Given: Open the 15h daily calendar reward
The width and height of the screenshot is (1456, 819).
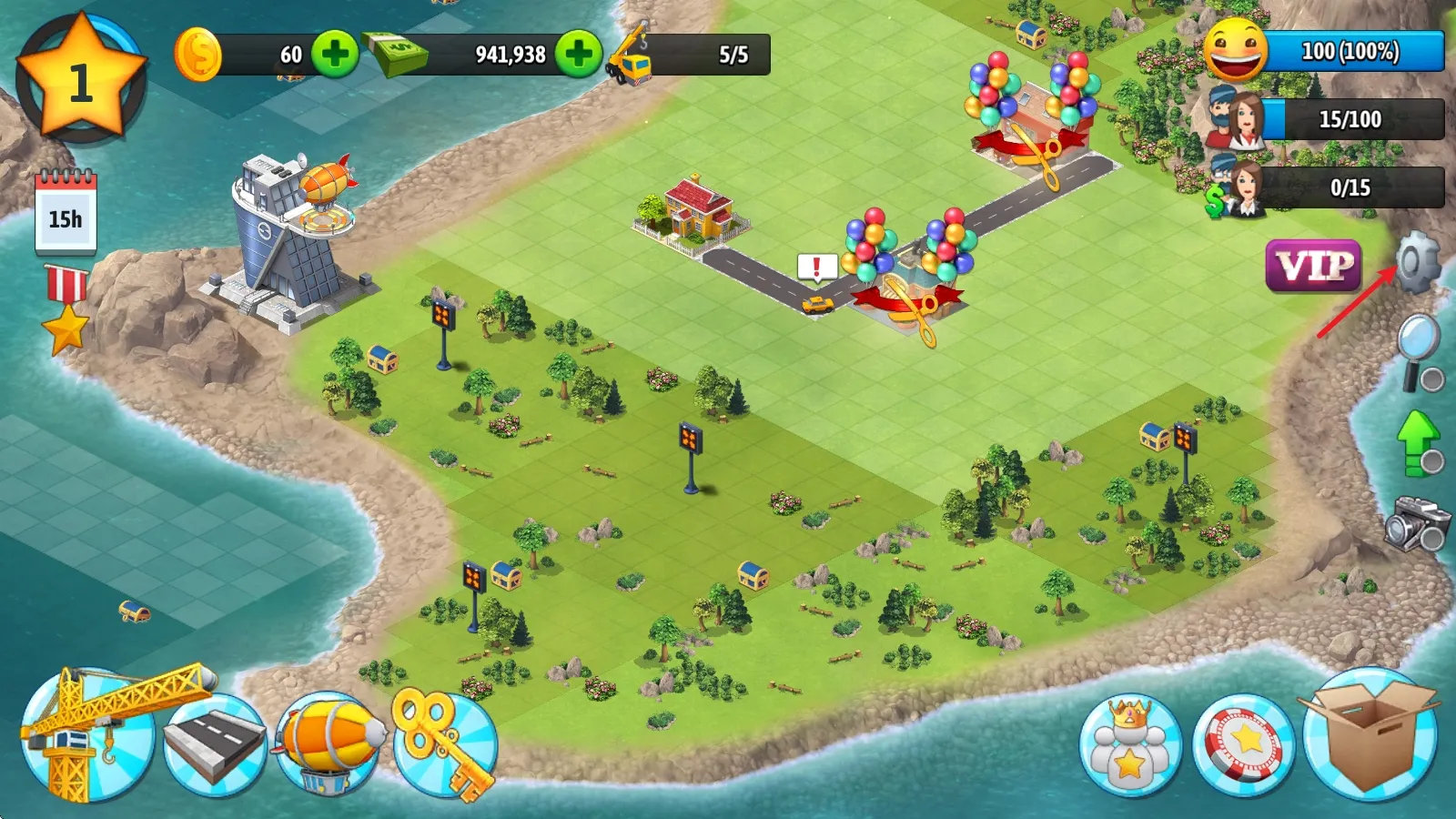Looking at the screenshot, I should [66, 214].
